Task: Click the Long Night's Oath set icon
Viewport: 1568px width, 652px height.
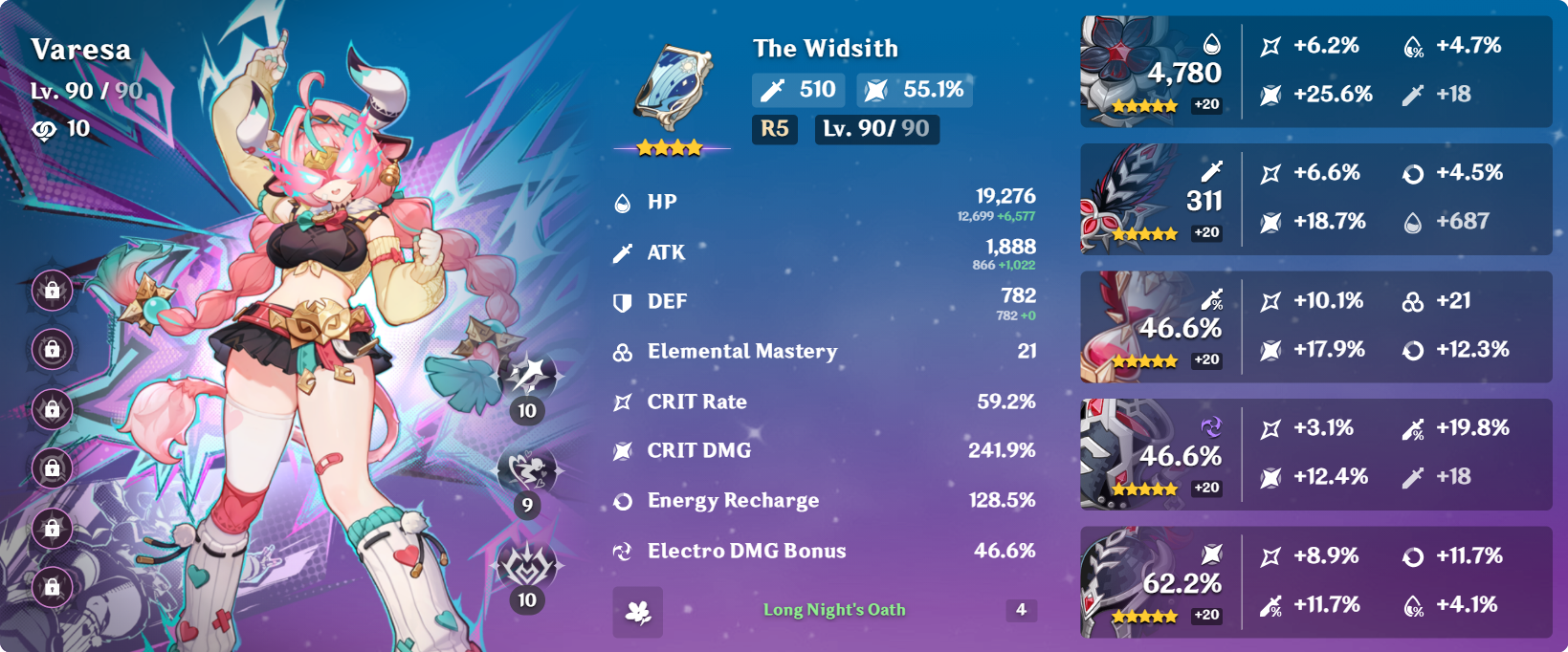Action: 637,612
